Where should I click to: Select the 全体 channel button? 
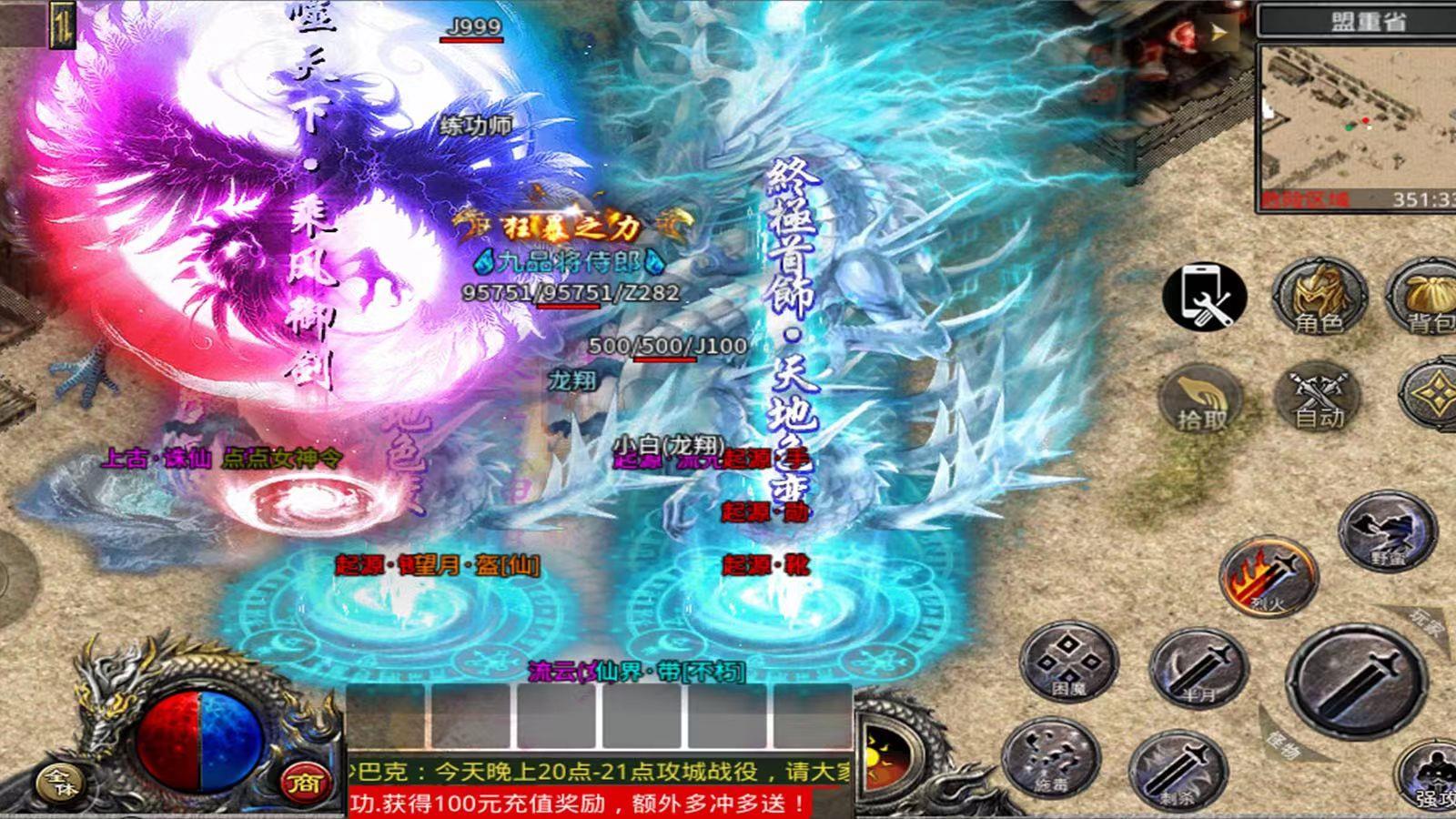62,782
